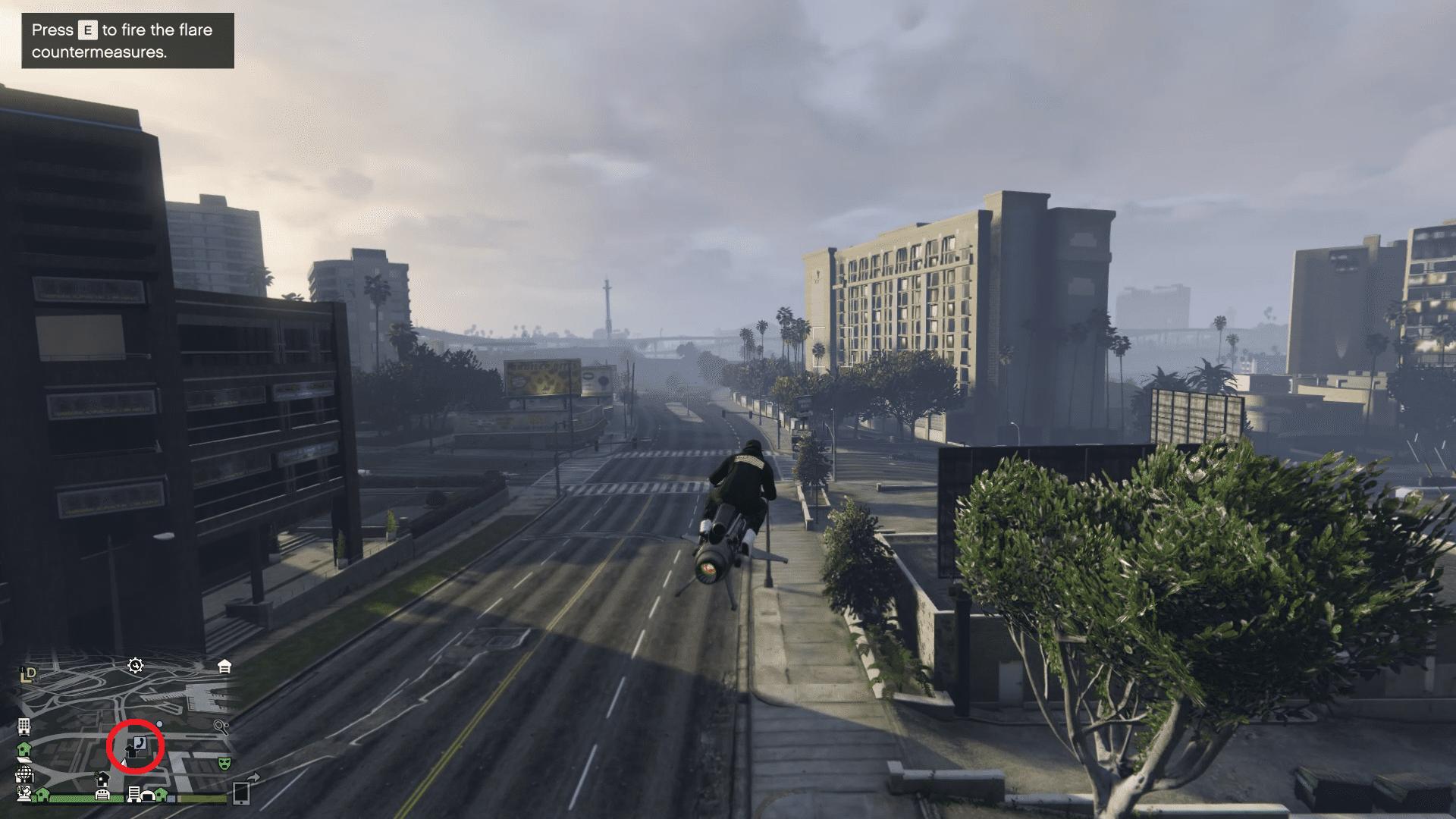Select the green mask blip
Viewport: 1456px width, 819px height.
pos(224,763)
